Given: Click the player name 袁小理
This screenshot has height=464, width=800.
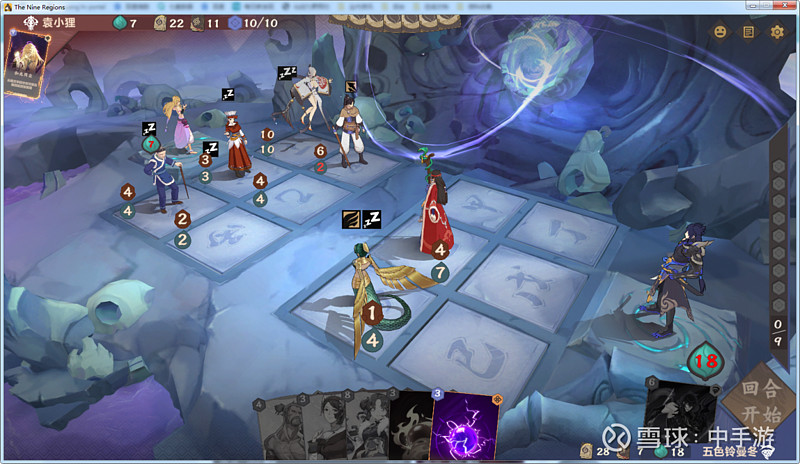Looking at the screenshot, I should 61,22.
